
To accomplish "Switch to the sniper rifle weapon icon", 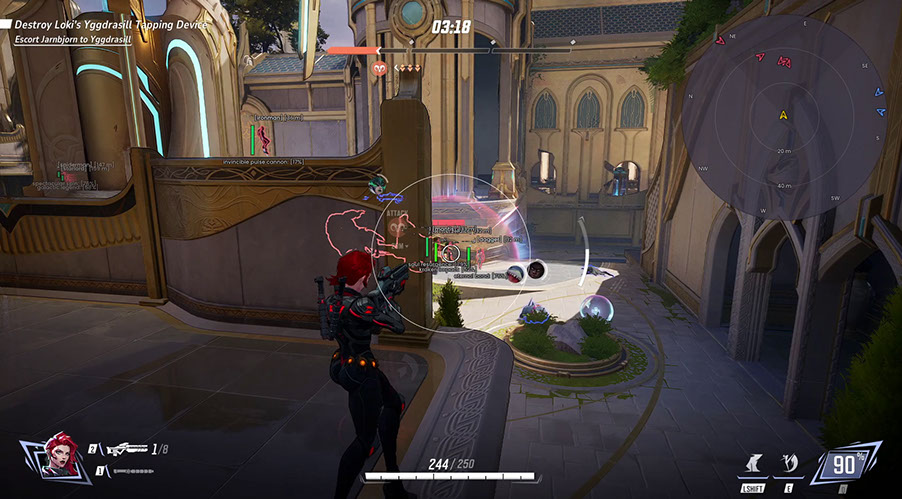I will pyautogui.click(x=125, y=450).
